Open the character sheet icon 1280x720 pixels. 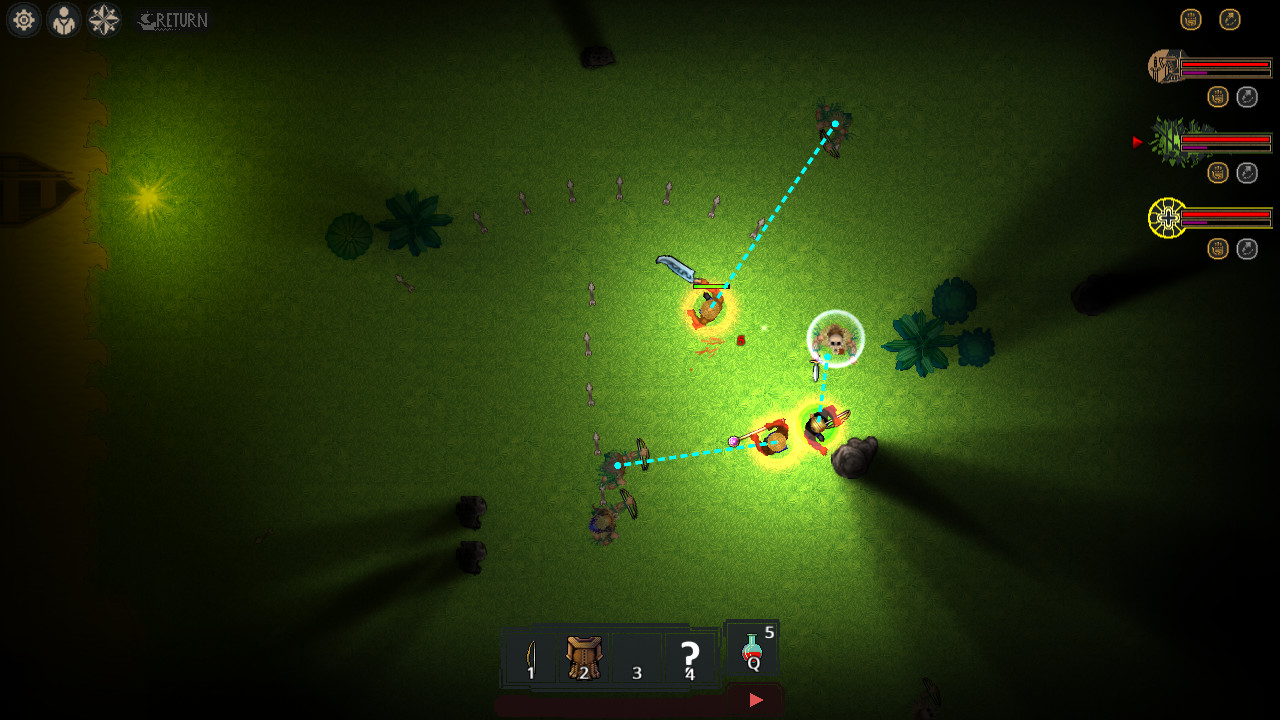pyautogui.click(x=62, y=20)
